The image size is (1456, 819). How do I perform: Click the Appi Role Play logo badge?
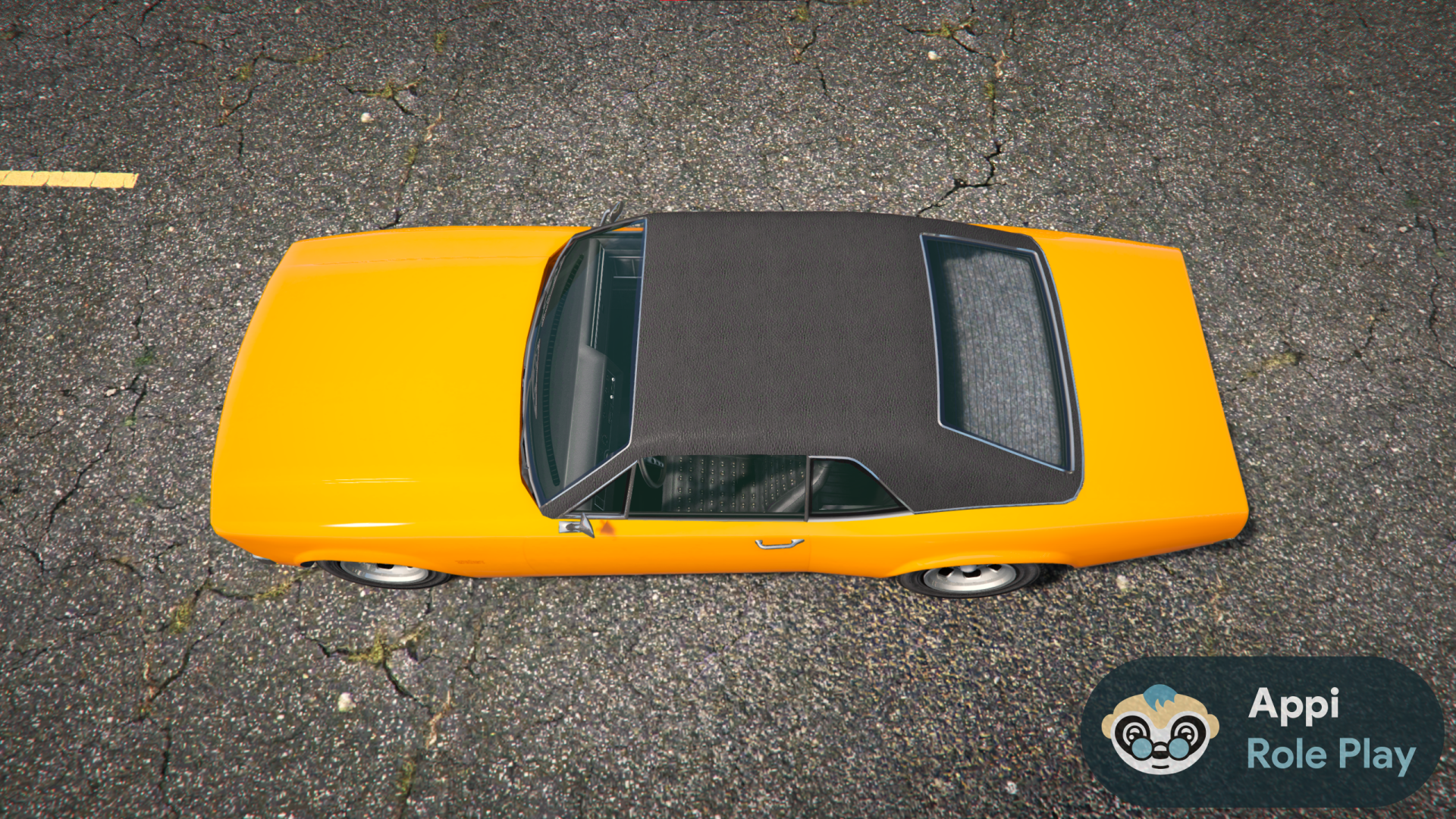1262,730
